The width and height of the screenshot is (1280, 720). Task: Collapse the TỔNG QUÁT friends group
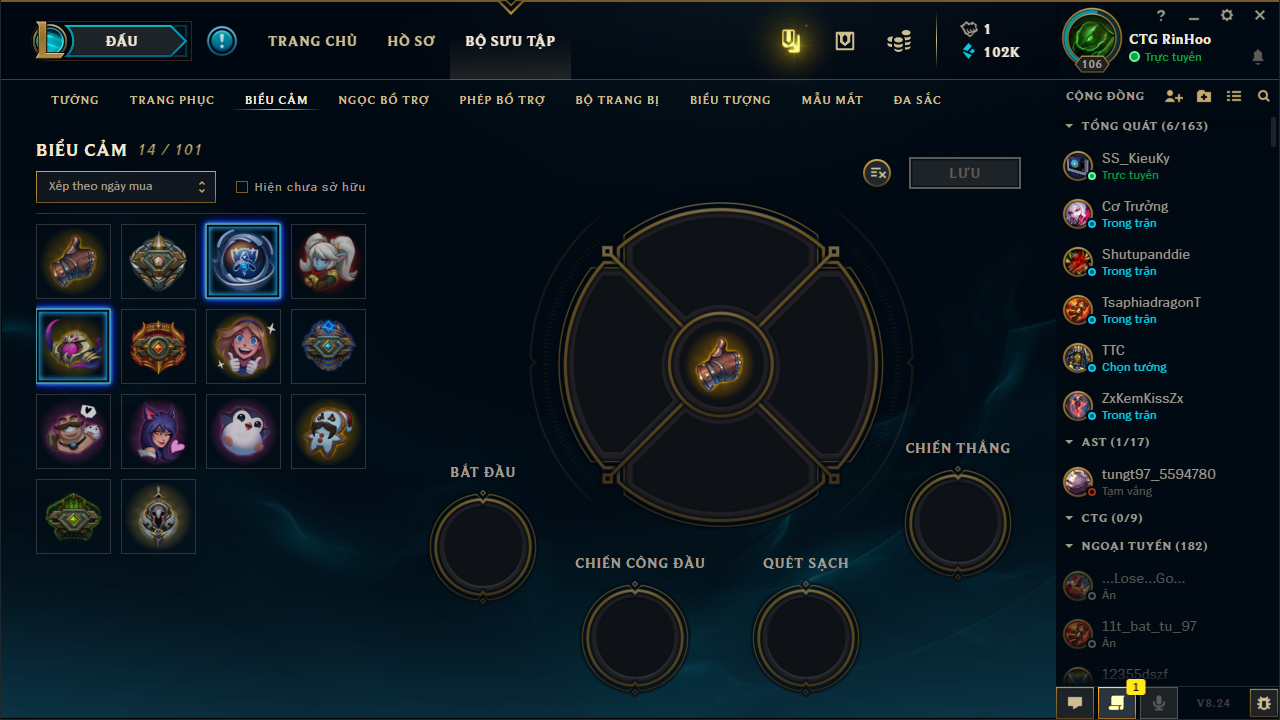[x=1069, y=126]
